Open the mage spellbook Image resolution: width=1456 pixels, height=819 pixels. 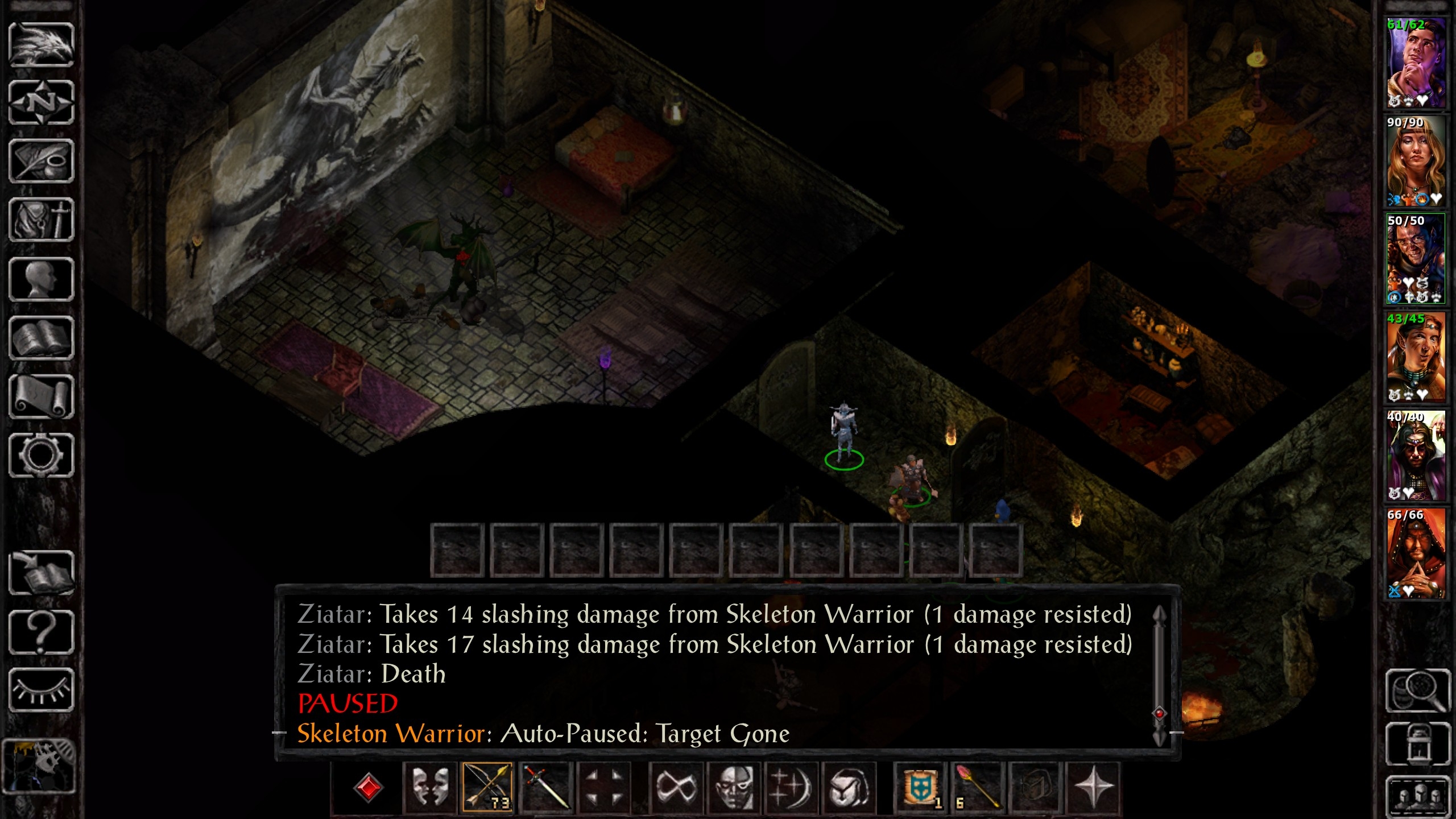pos(41,339)
